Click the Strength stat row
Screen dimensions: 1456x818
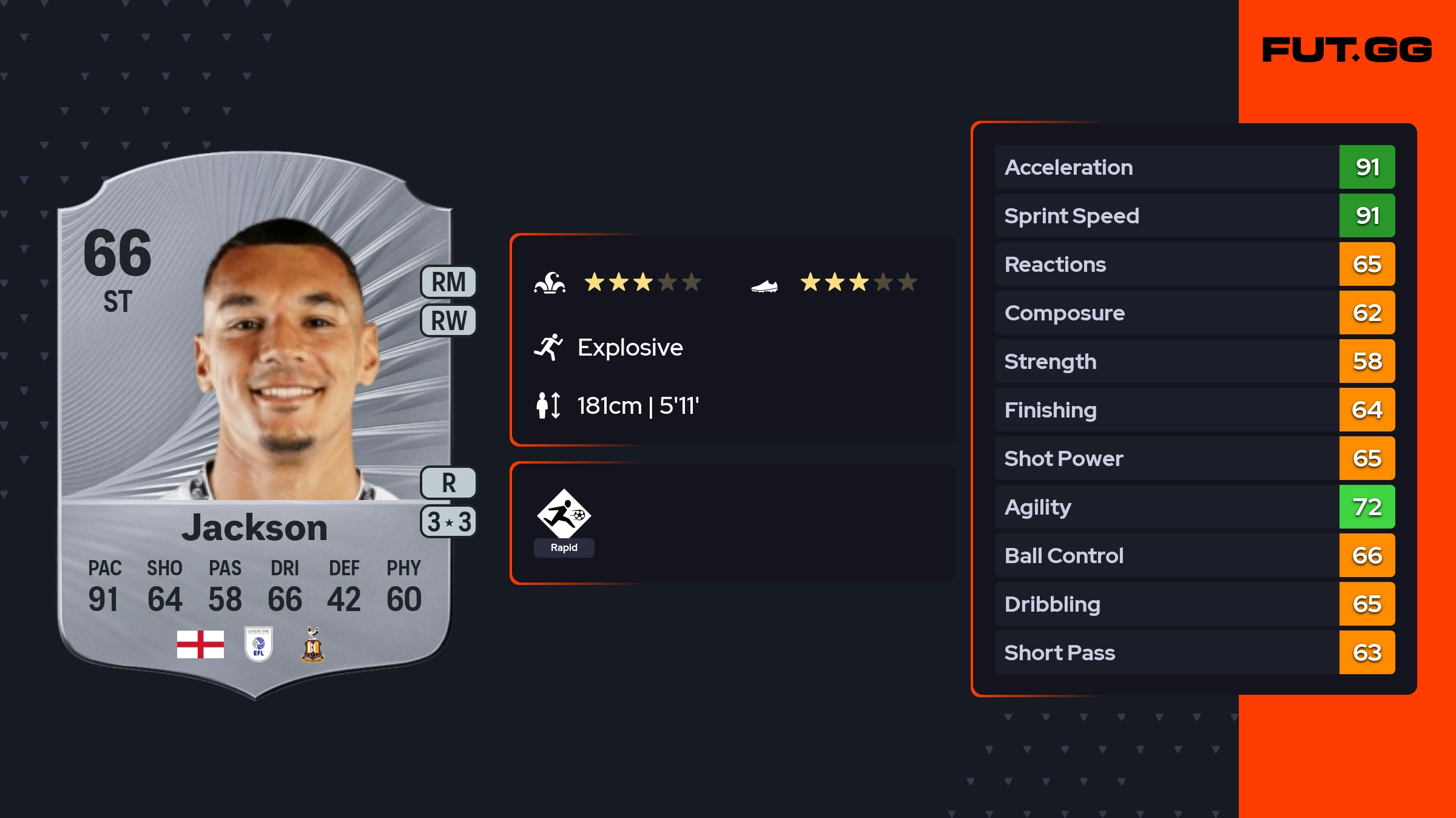click(x=1194, y=361)
